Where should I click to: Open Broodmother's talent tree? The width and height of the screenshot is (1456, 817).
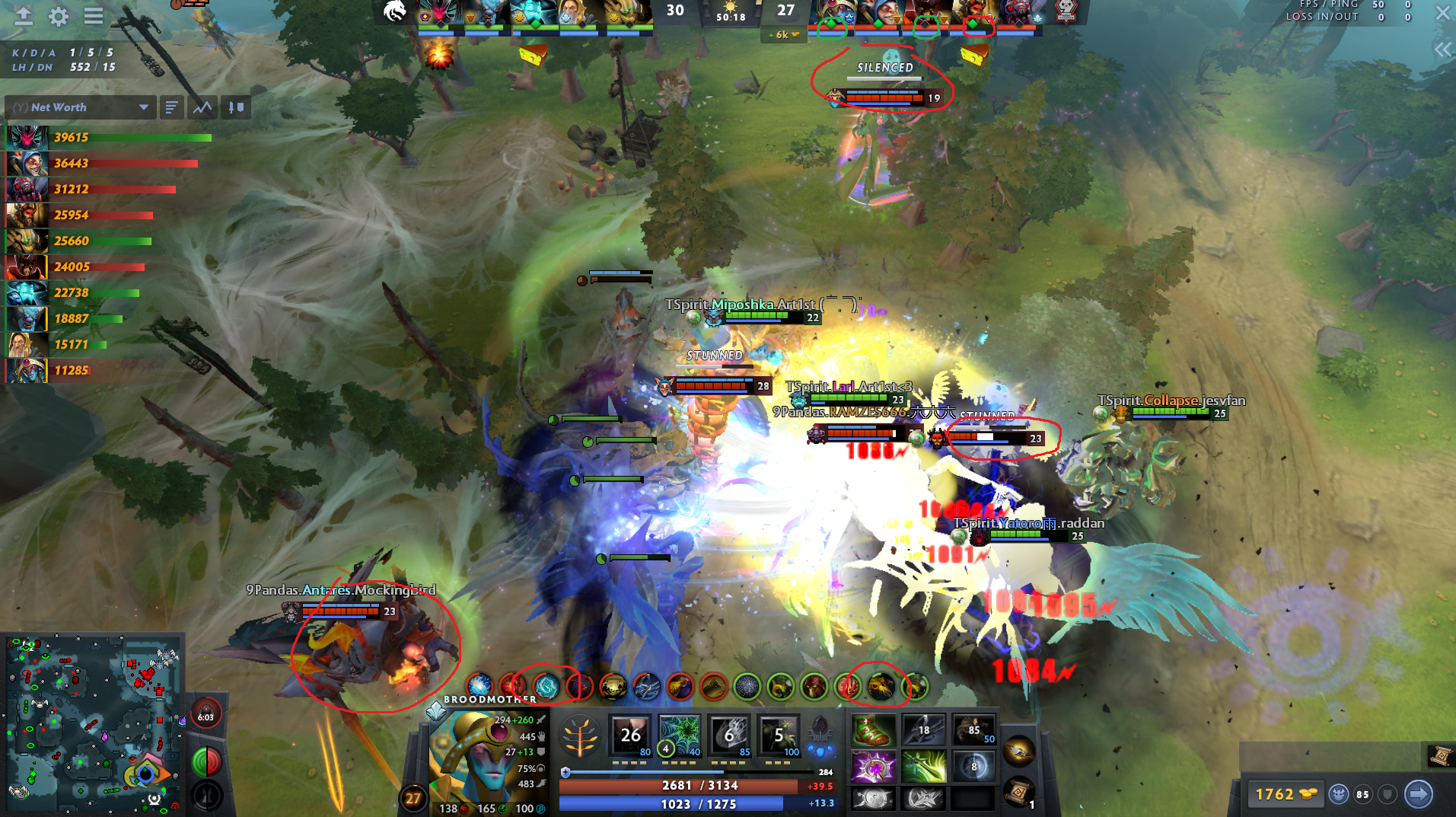click(580, 737)
